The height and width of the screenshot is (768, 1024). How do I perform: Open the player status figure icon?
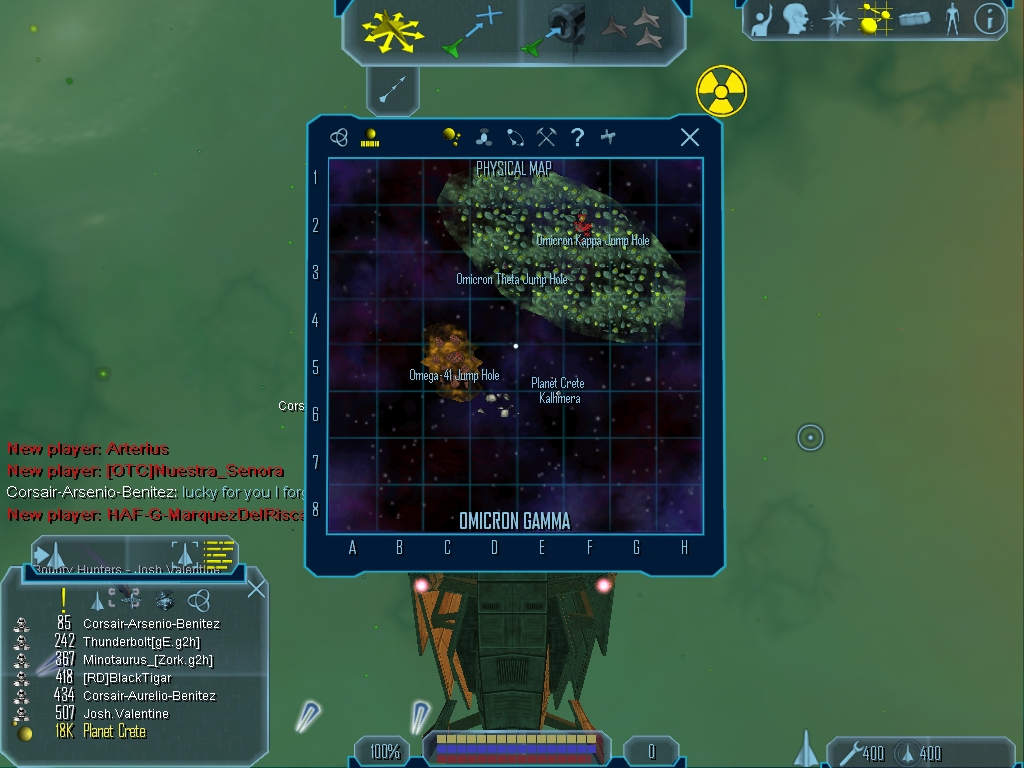[x=952, y=19]
